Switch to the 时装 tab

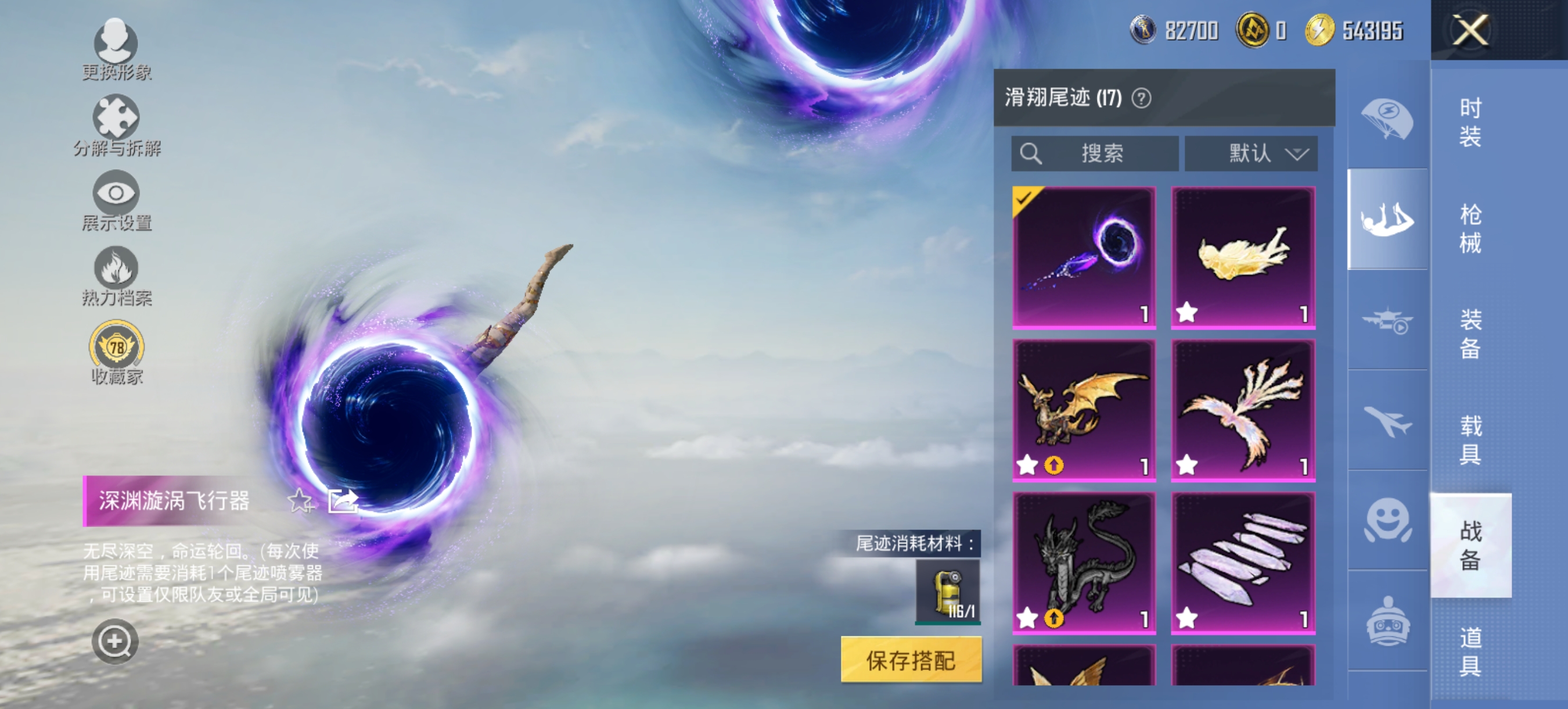1472,122
